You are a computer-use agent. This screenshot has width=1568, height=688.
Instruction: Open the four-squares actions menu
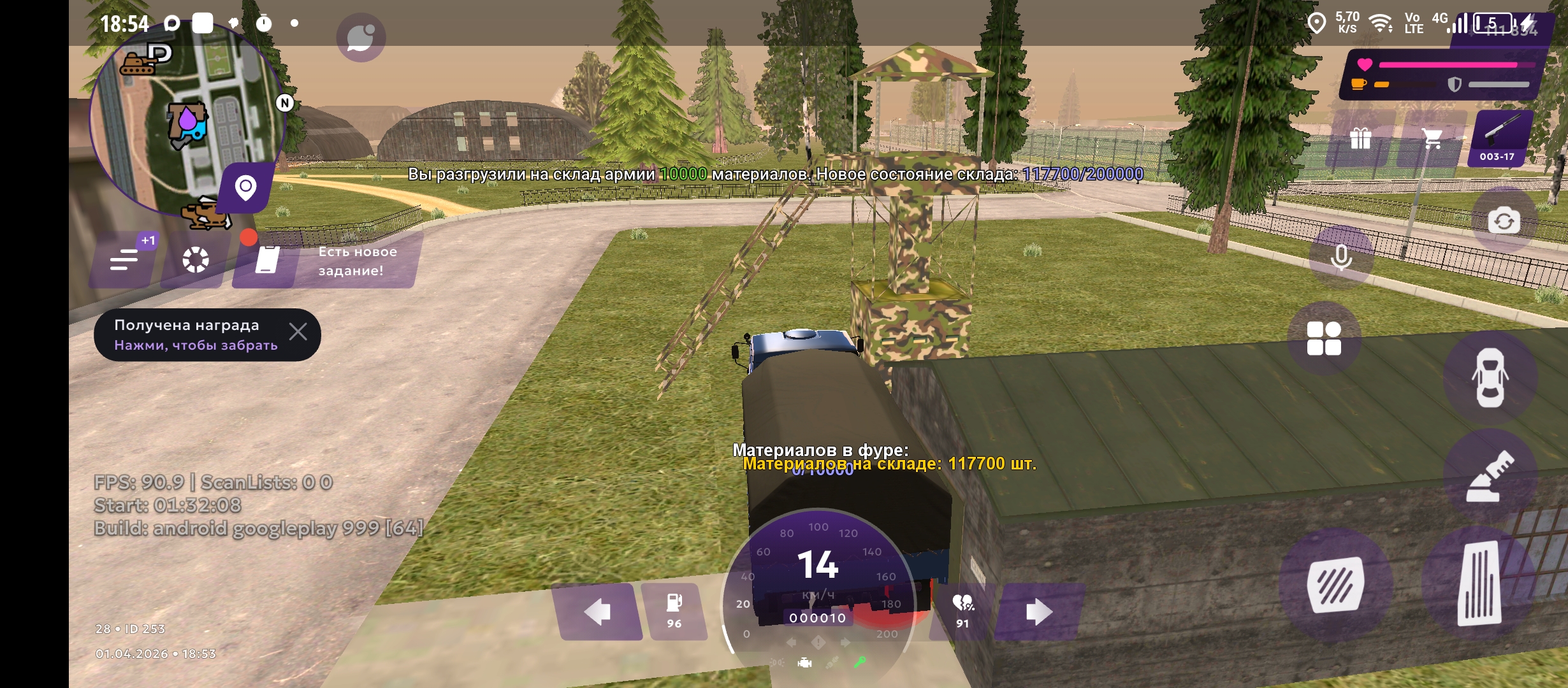[x=1324, y=338]
